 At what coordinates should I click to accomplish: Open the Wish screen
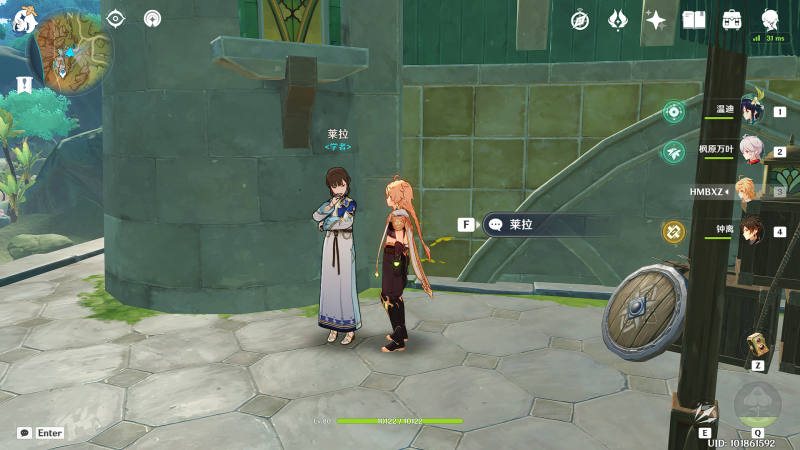point(618,19)
